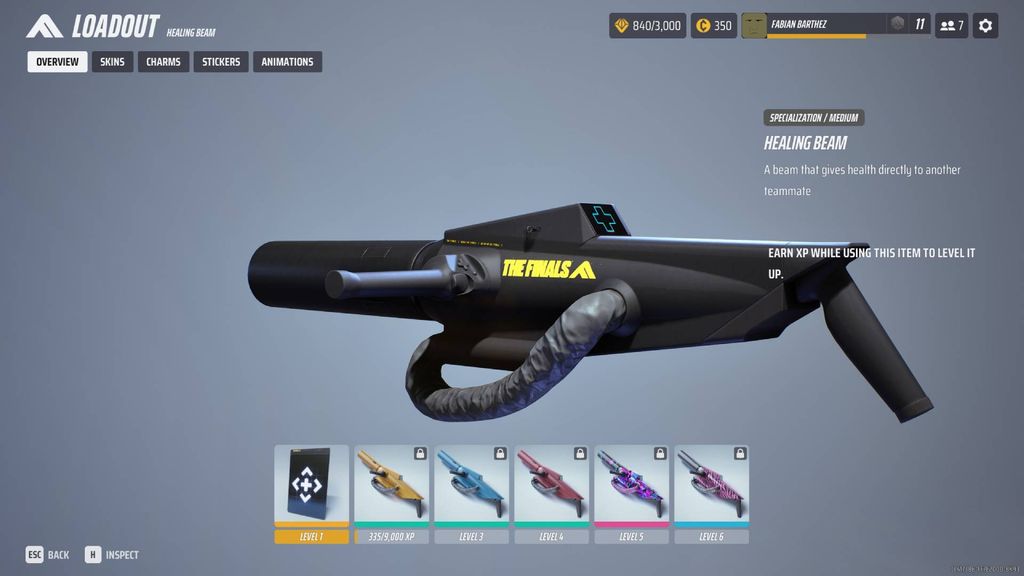
Task: Select the Level 1 default skin card
Action: [x=311, y=487]
